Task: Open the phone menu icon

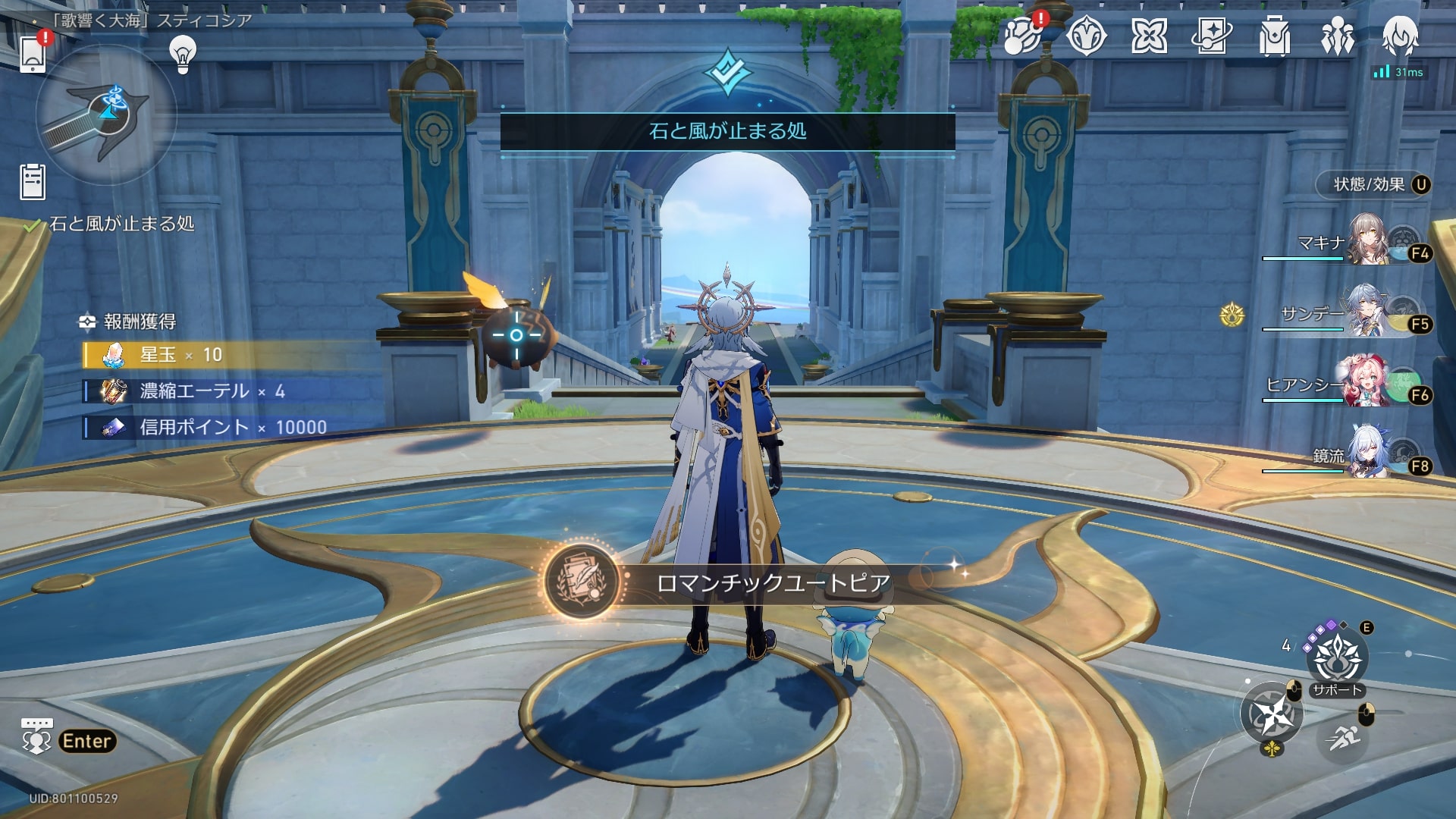Action: click(x=33, y=53)
